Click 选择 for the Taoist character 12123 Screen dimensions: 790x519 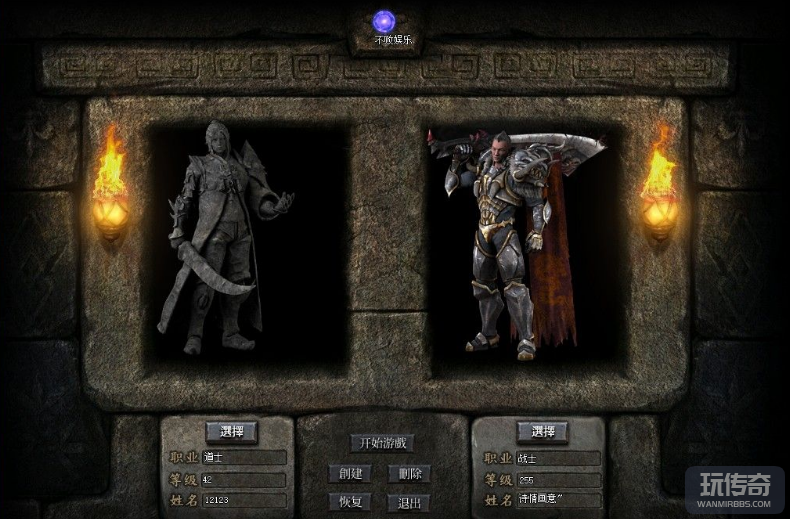tap(231, 432)
